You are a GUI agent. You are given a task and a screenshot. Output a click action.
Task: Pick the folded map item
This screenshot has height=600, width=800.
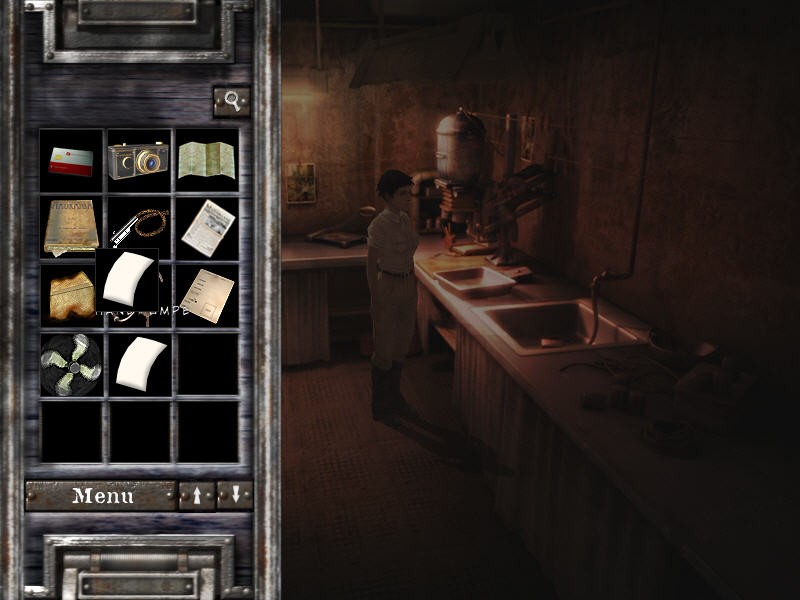pyautogui.click(x=207, y=160)
